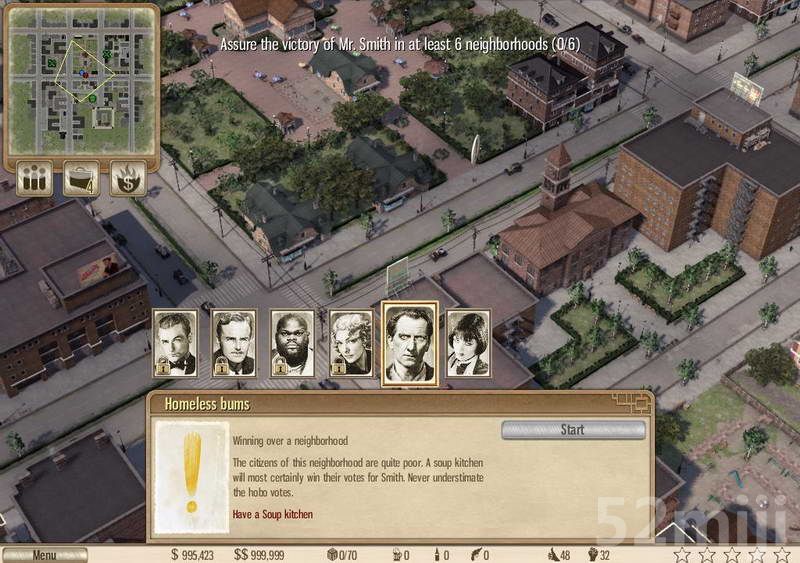This screenshot has width=800, height=563.
Task: Open the three-figures gang icon below minimap
Action: [35, 178]
